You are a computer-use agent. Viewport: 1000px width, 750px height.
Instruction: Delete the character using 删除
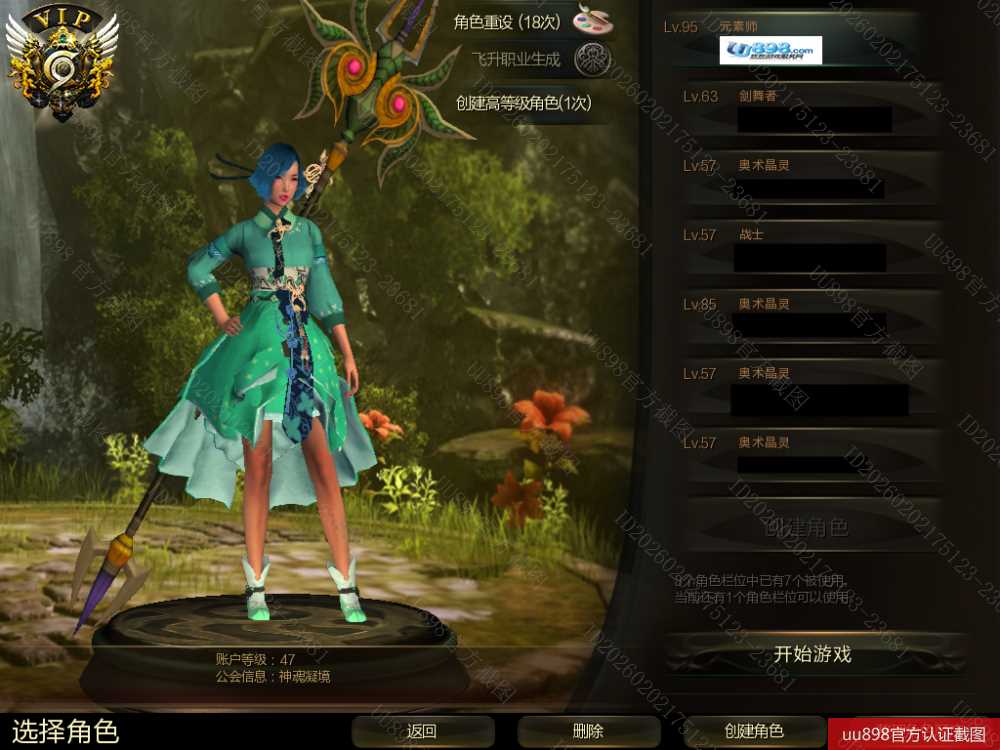588,731
